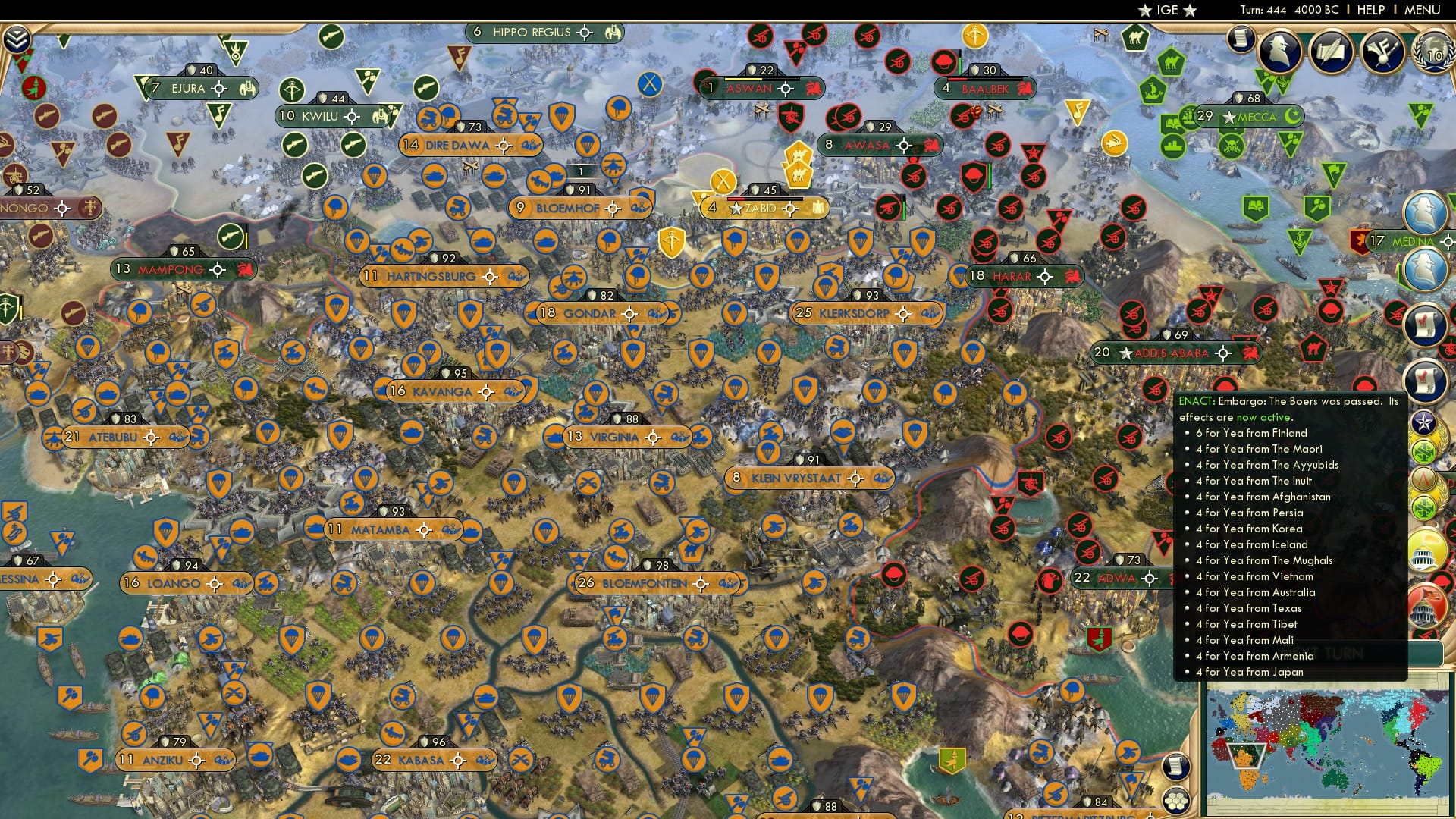Click the small notification scroll beside the espionage icon
Viewport: 1456px width, 819px height.
[x=1240, y=39]
